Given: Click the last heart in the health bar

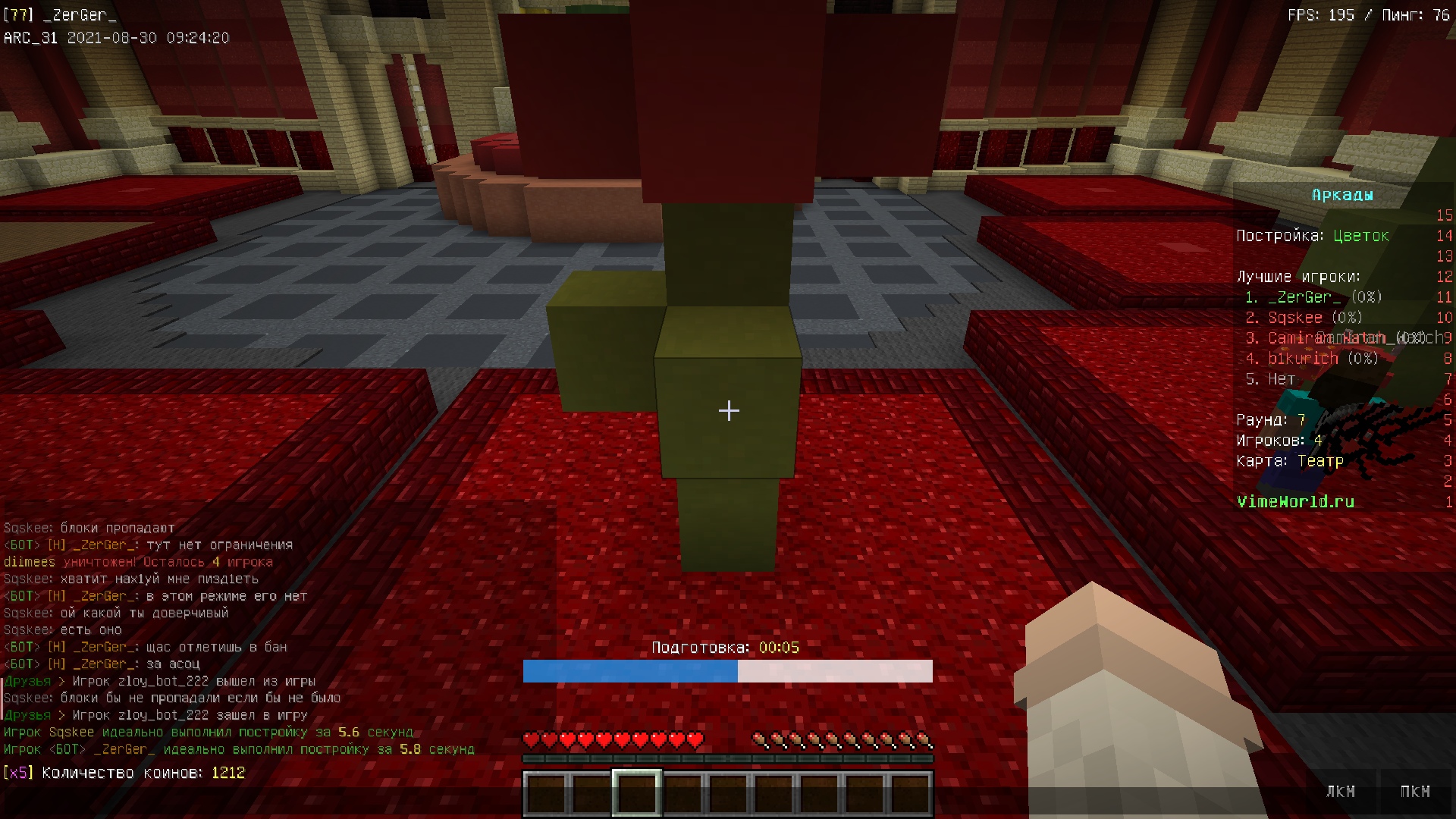Looking at the screenshot, I should (695, 738).
